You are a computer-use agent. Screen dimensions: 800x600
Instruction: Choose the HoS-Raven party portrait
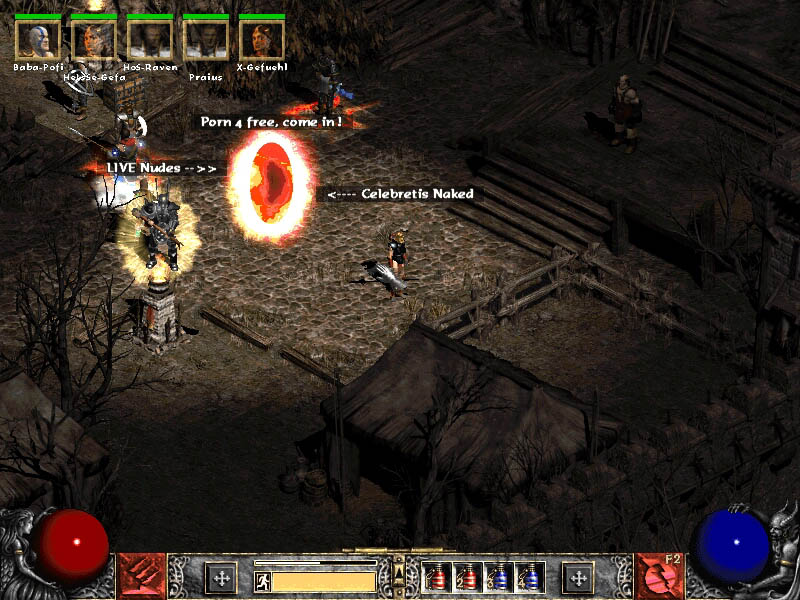coord(150,39)
